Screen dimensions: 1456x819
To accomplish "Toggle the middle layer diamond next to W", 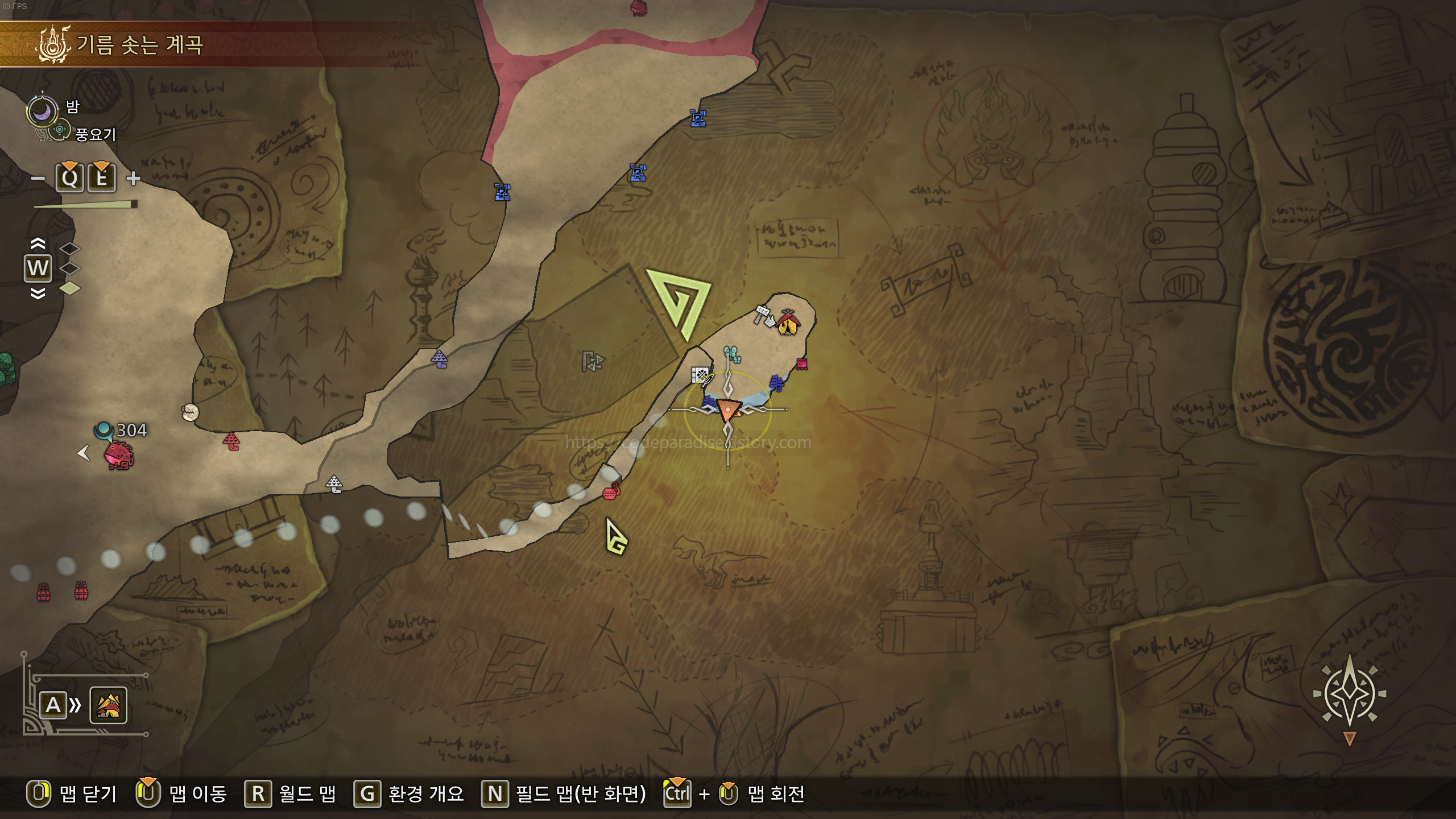I will click(71, 268).
